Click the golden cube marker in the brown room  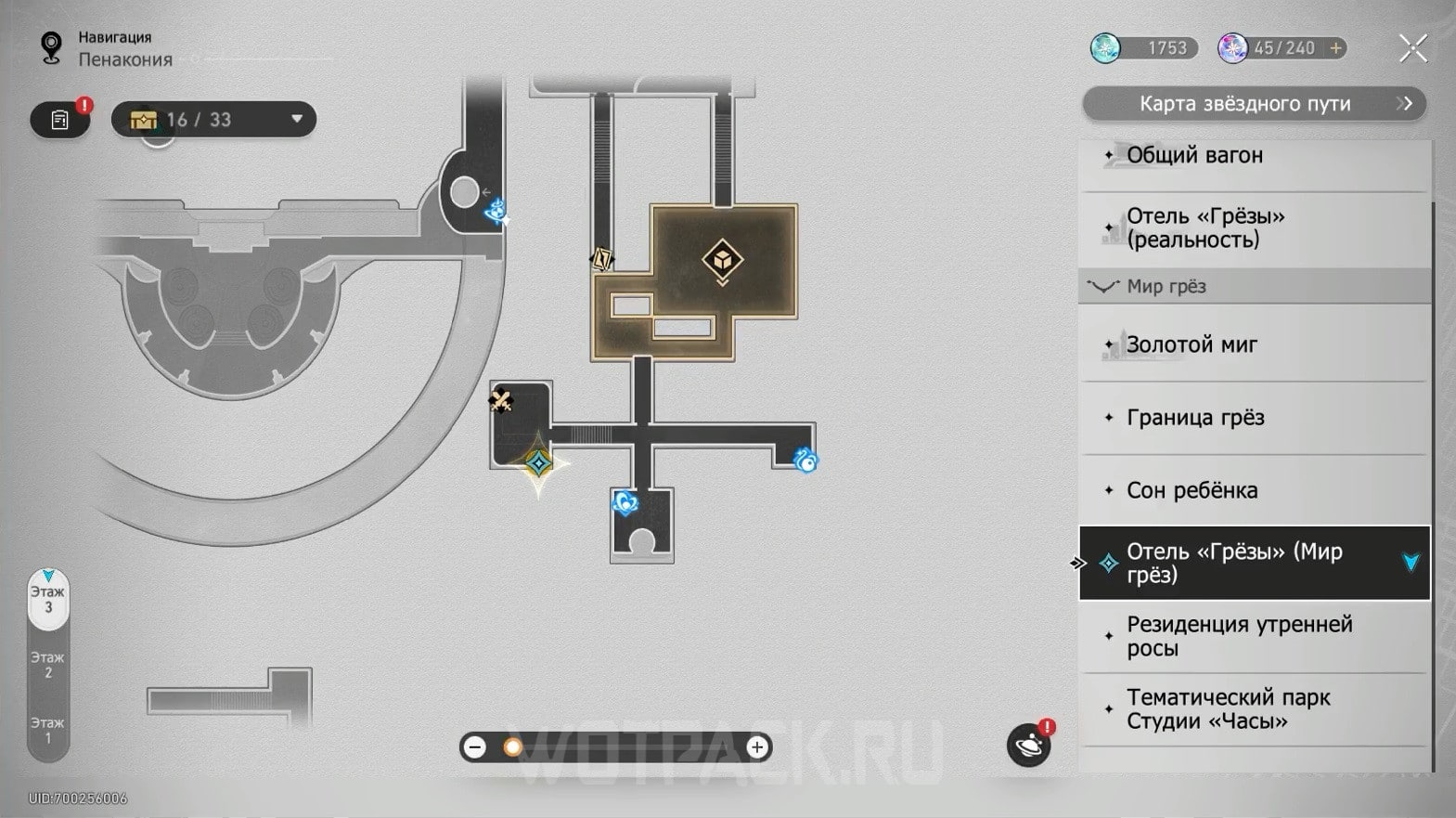(722, 262)
